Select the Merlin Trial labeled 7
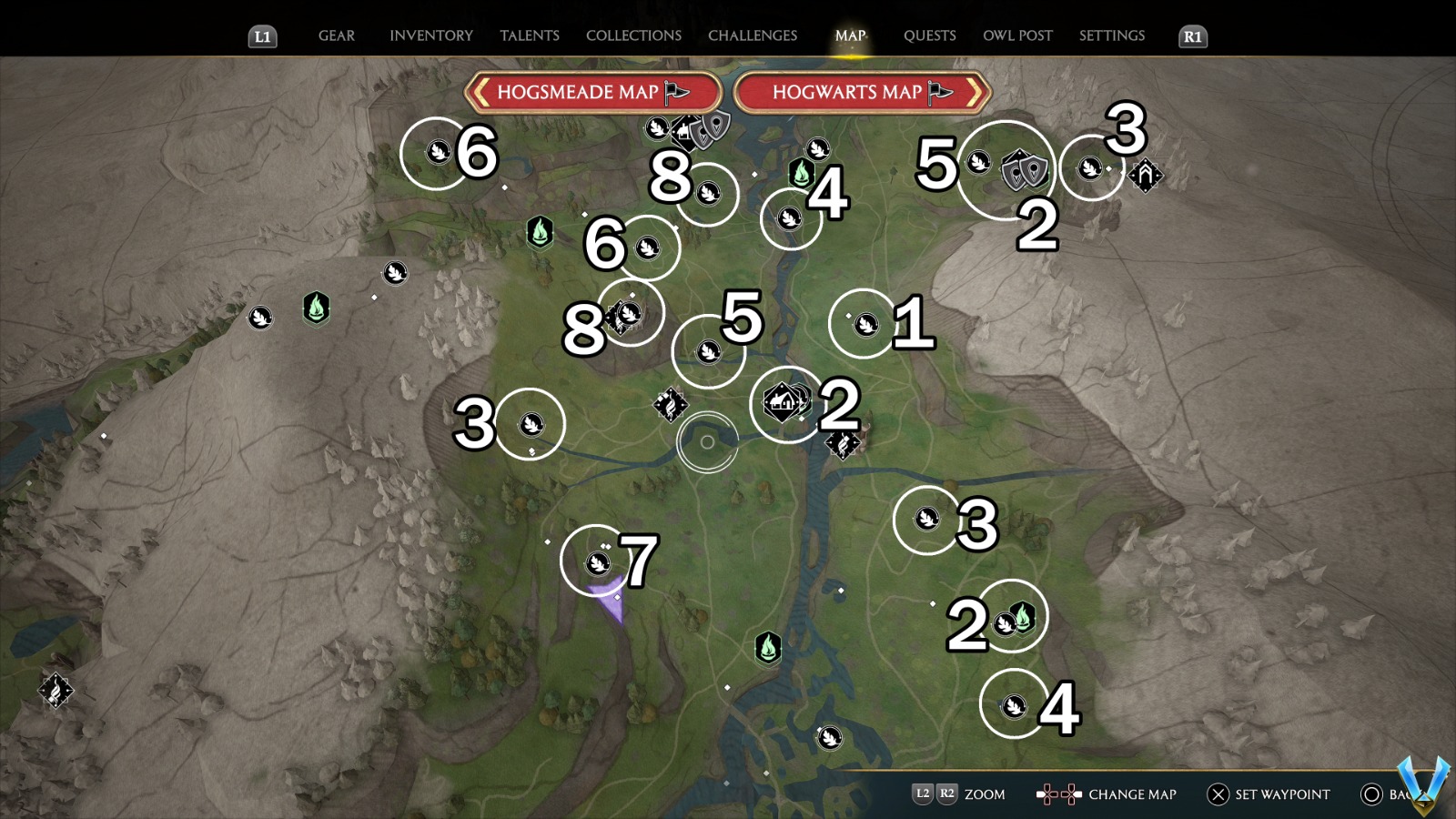The height and width of the screenshot is (819, 1456). (x=598, y=561)
